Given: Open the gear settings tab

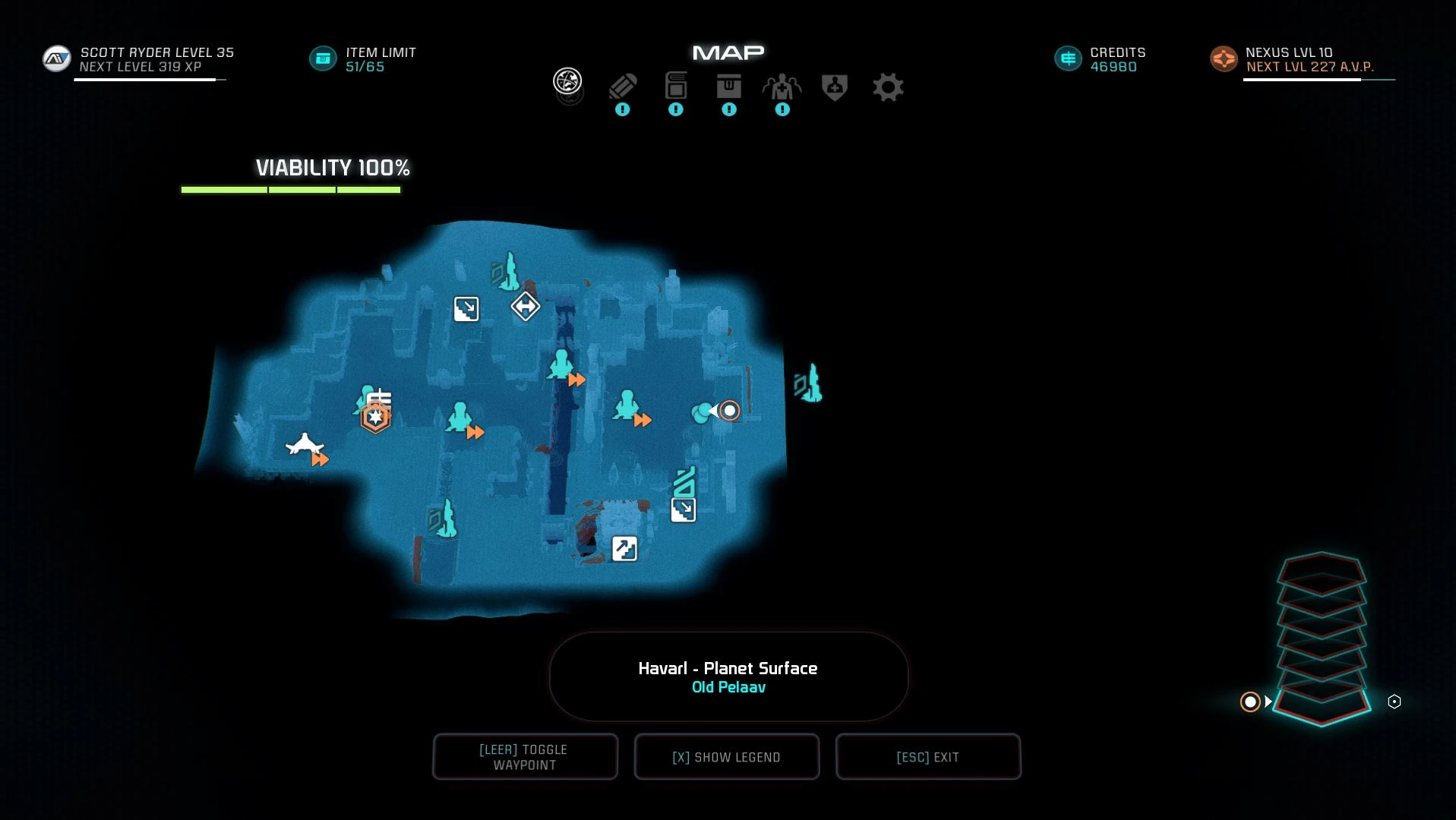Looking at the screenshot, I should click(x=887, y=87).
